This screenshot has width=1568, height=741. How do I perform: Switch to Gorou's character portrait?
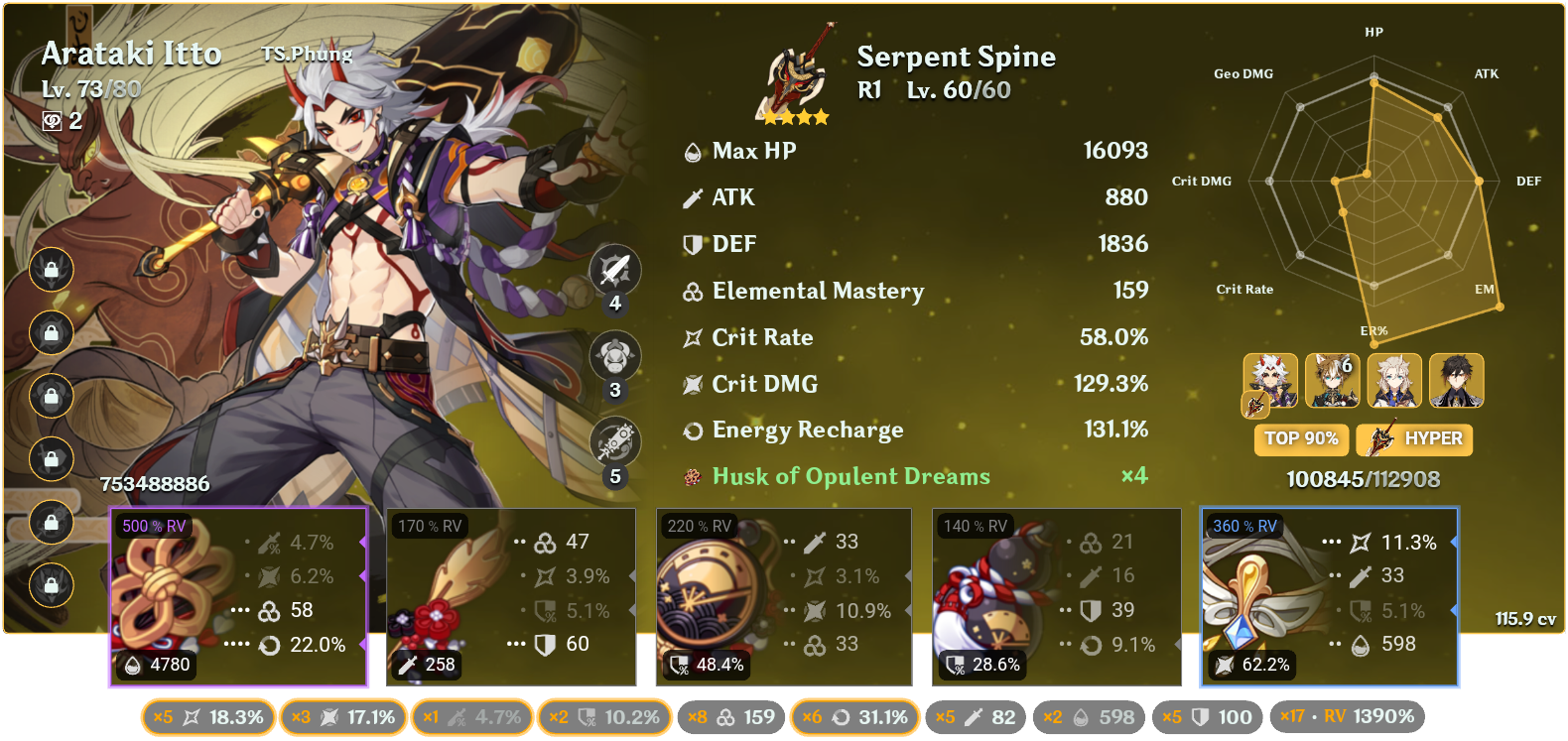pos(1332,380)
